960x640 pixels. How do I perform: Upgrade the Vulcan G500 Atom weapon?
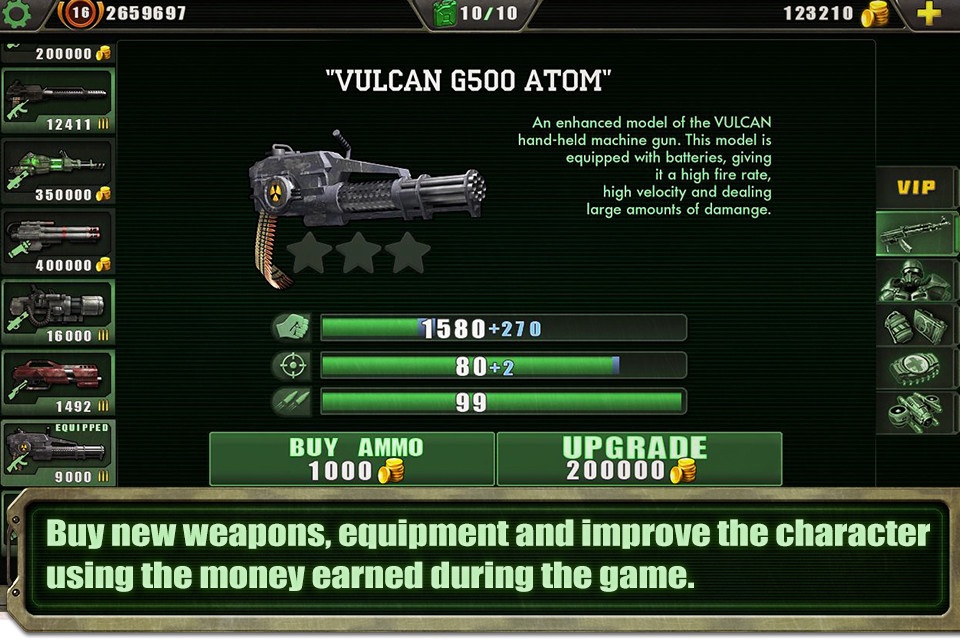(639, 459)
